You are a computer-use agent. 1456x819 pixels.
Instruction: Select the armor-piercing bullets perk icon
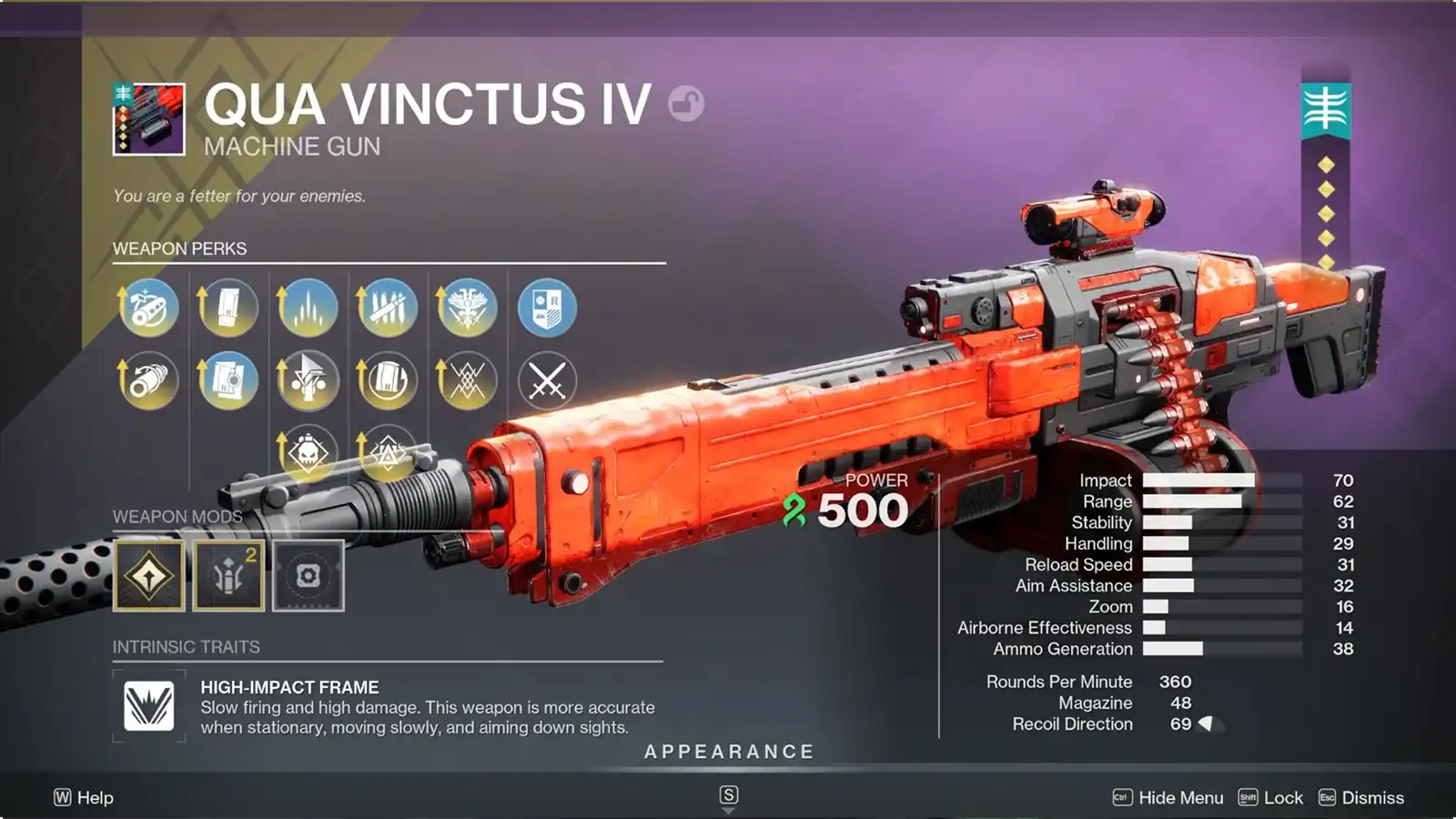point(388,308)
